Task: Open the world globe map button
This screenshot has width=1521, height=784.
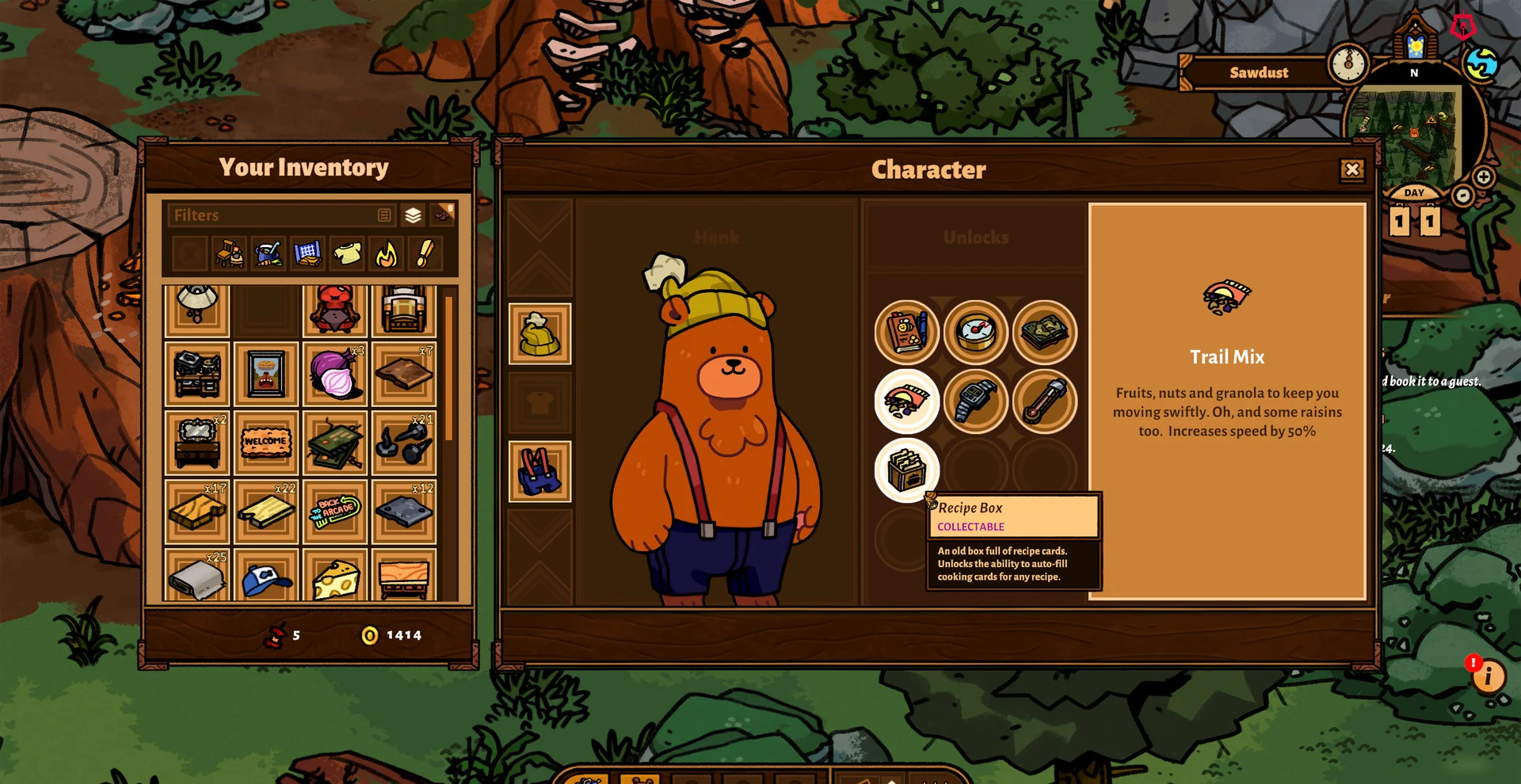Action: tap(1481, 64)
